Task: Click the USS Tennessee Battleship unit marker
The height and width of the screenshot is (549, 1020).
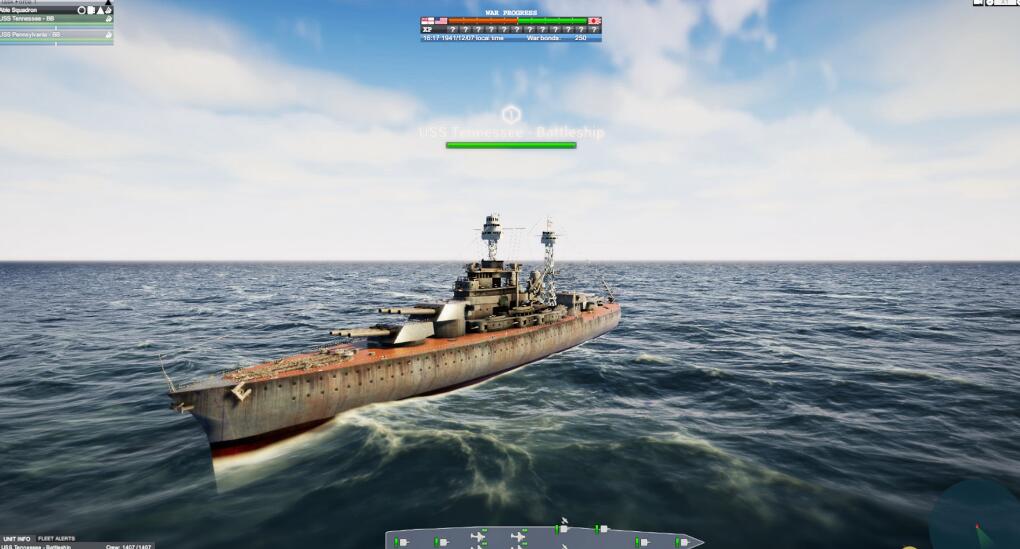Action: [x=511, y=113]
